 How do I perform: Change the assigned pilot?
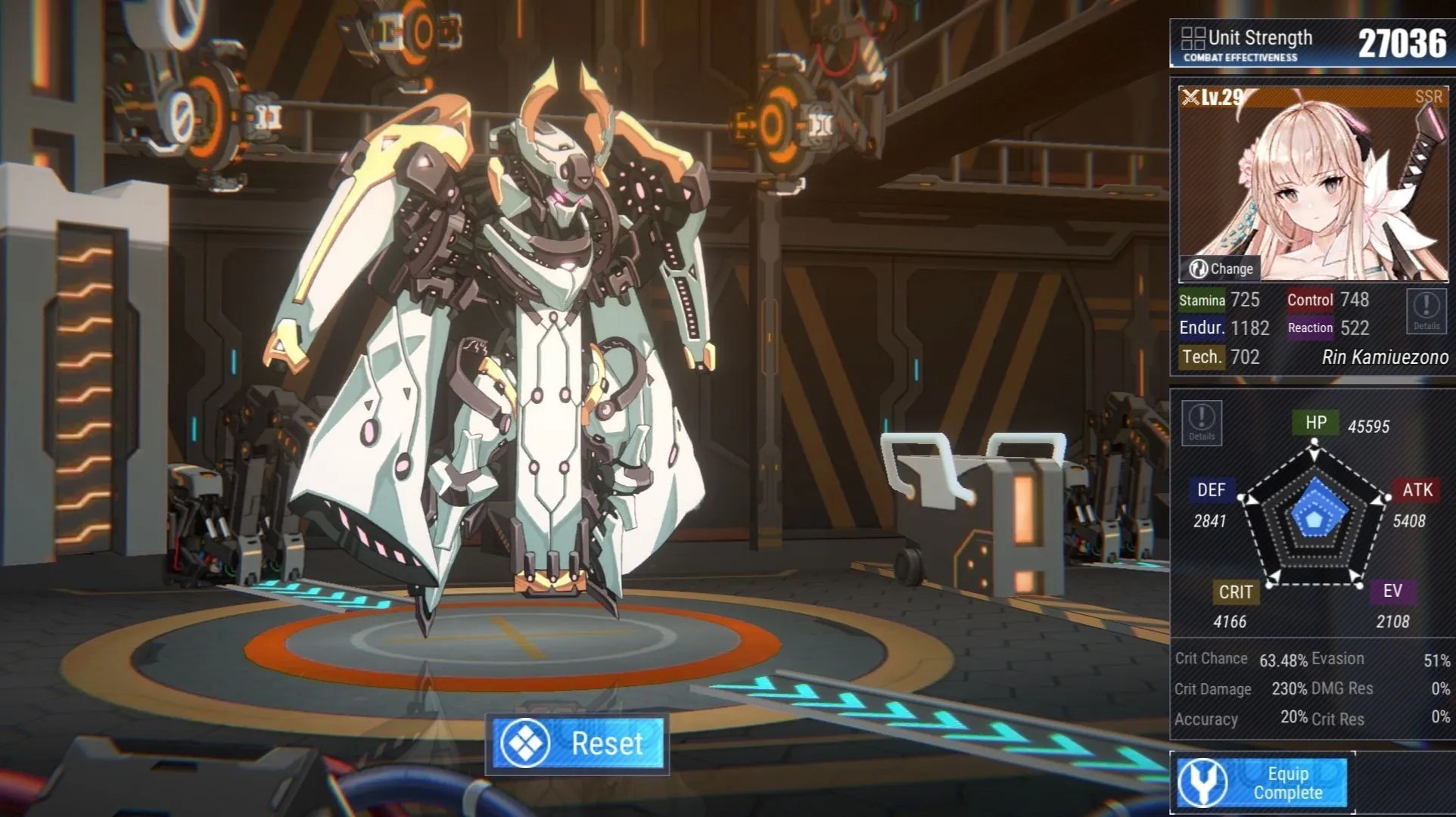(1220, 269)
